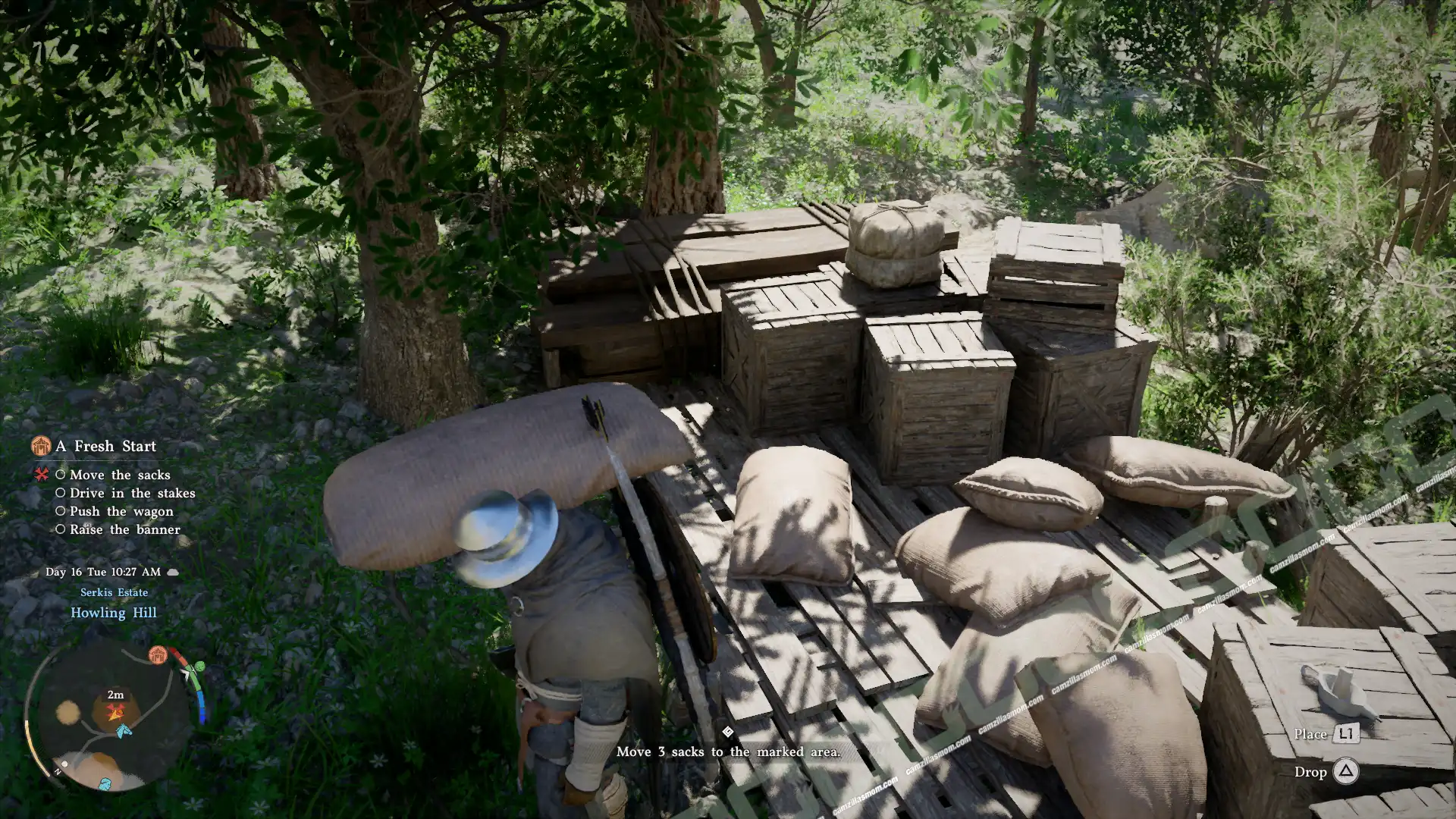Click the north N marker on the compass
The image size is (1456, 819).
58,771
